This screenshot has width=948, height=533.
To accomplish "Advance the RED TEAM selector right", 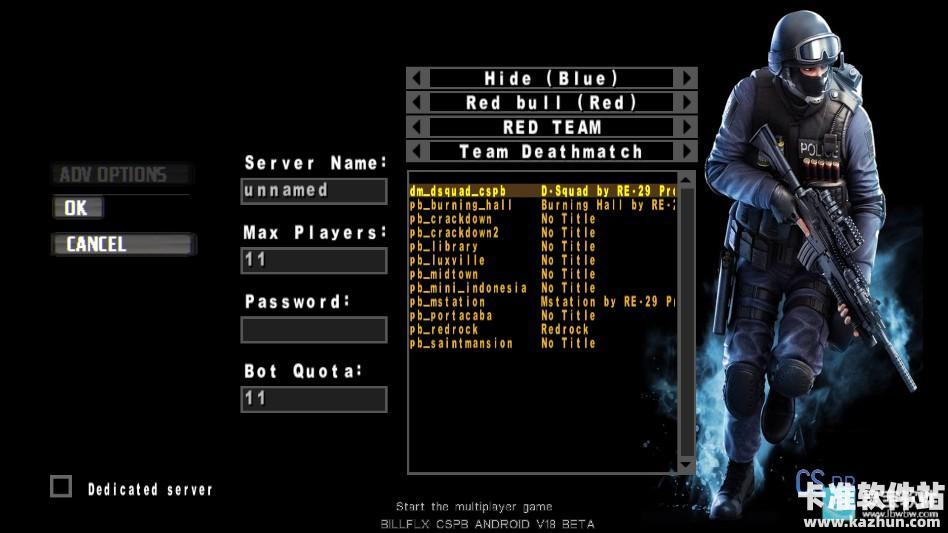I will [x=686, y=127].
